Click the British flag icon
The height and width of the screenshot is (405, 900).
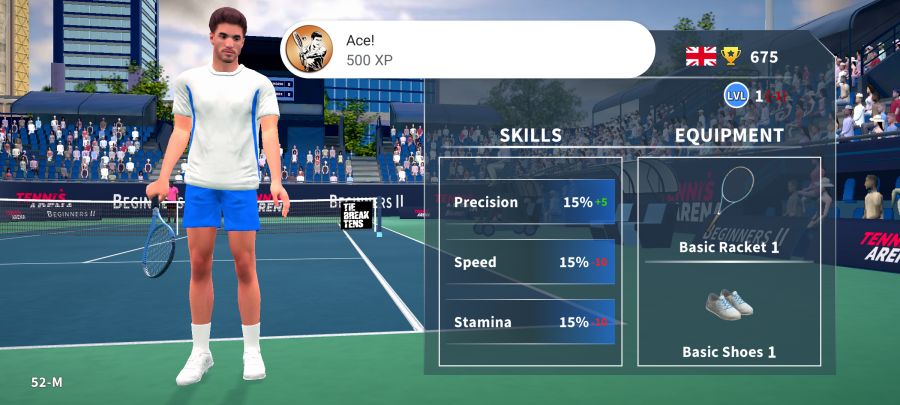[701, 56]
